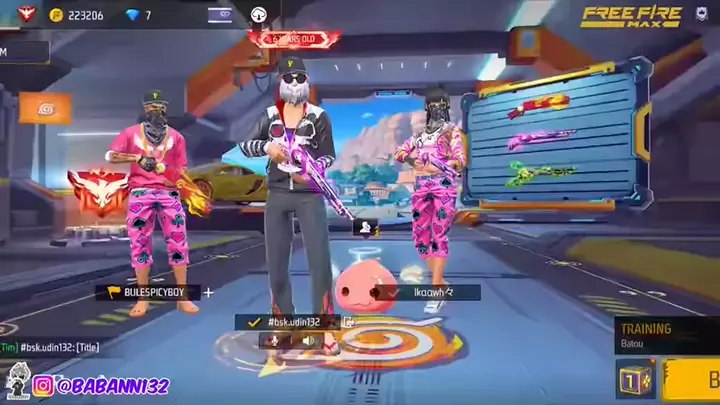The image size is (720, 405).
Task: Toggle the speaker sound button
Action: click(x=307, y=341)
